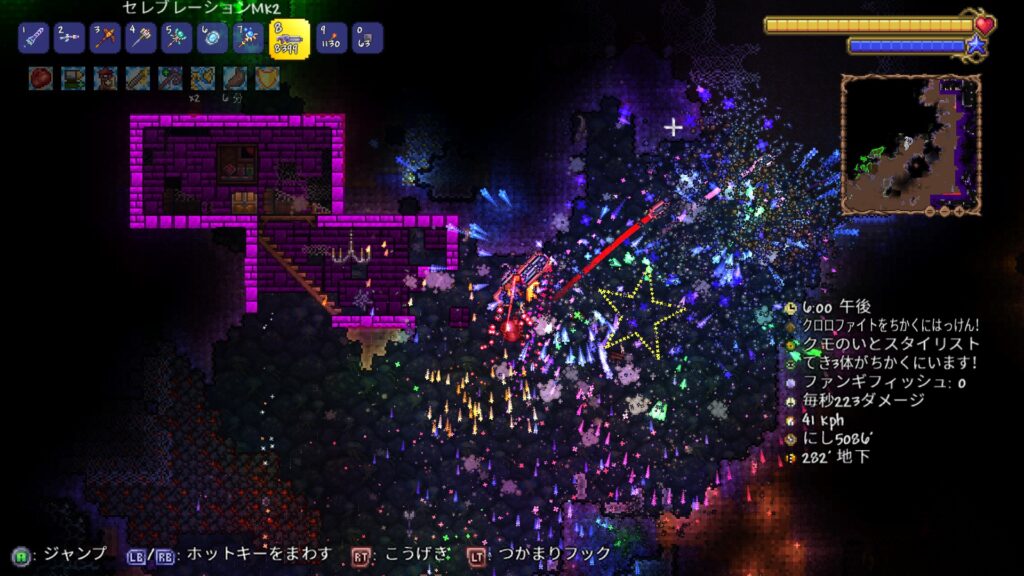This screenshot has width=1024, height=576.
Task: Click the hatted character buff icon
Action: 105,78
